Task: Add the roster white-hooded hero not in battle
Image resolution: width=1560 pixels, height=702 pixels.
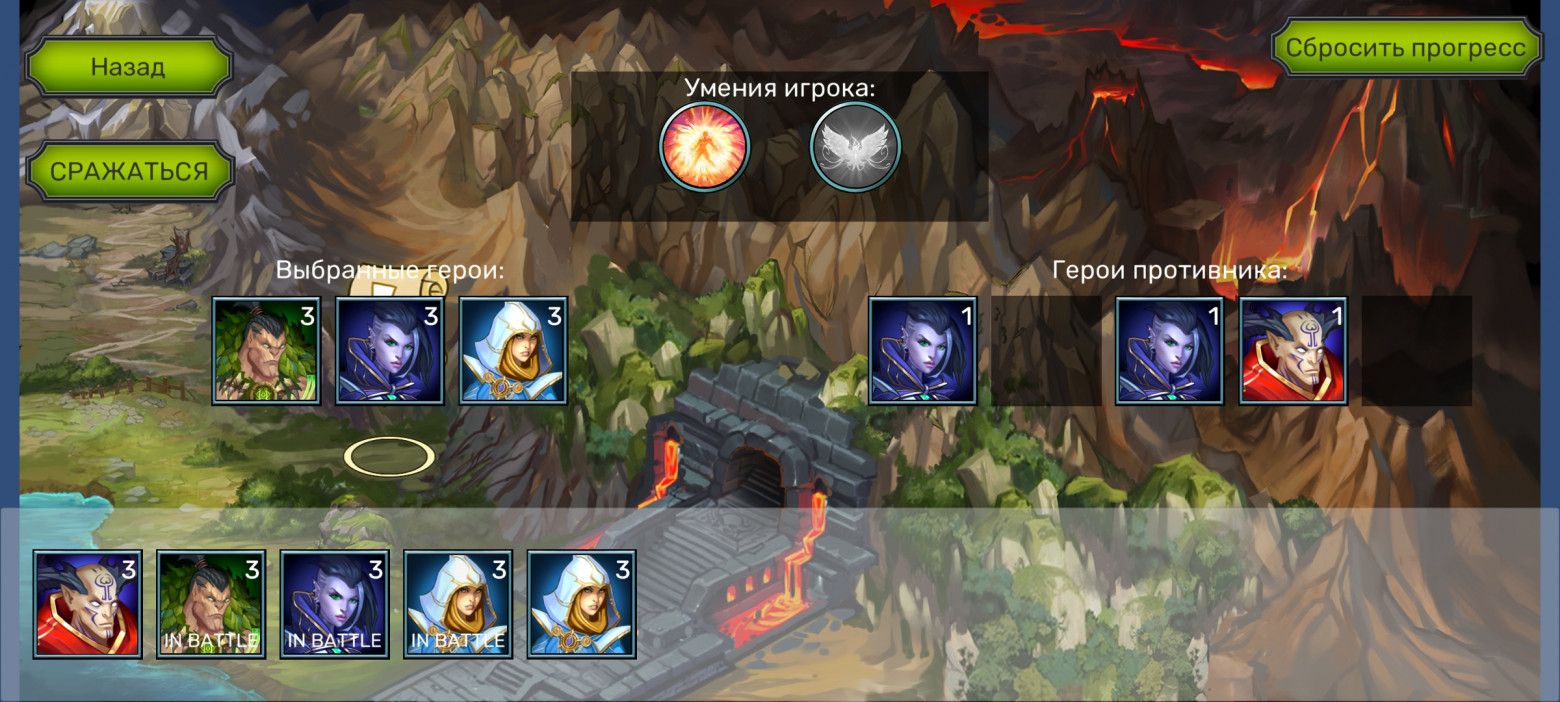Action: point(581,604)
